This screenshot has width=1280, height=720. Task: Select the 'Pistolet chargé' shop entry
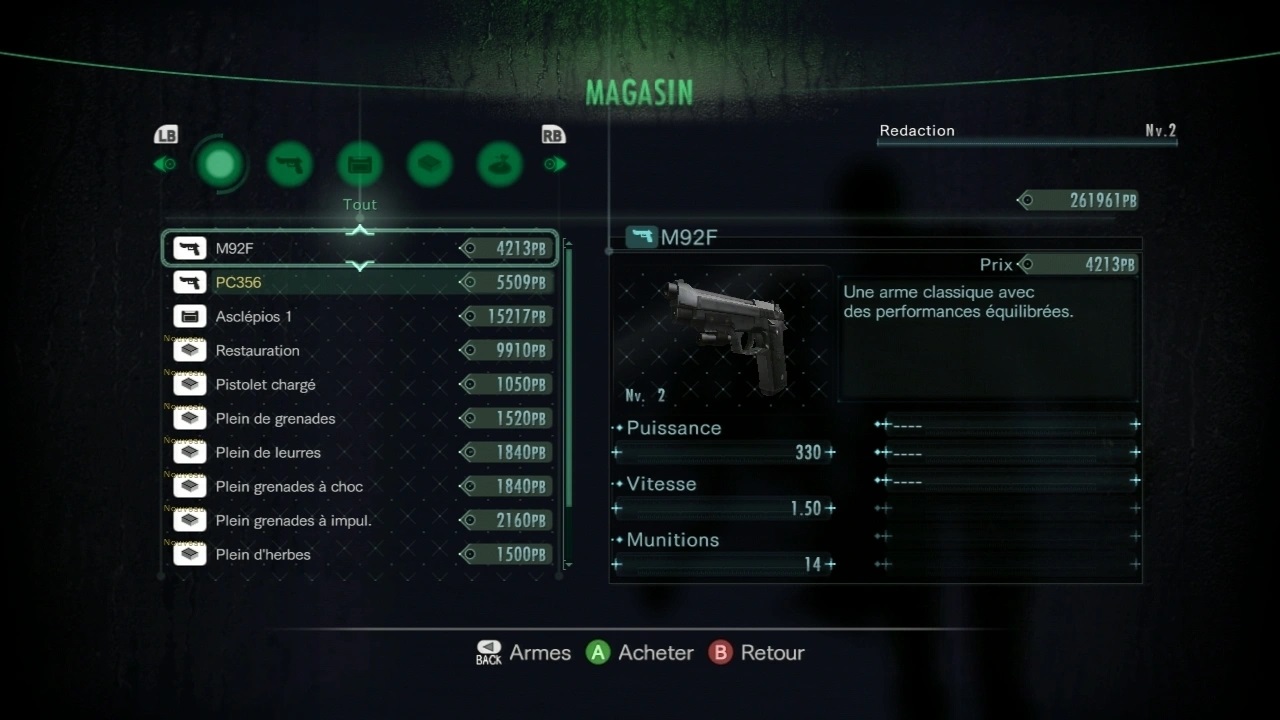[x=360, y=385]
